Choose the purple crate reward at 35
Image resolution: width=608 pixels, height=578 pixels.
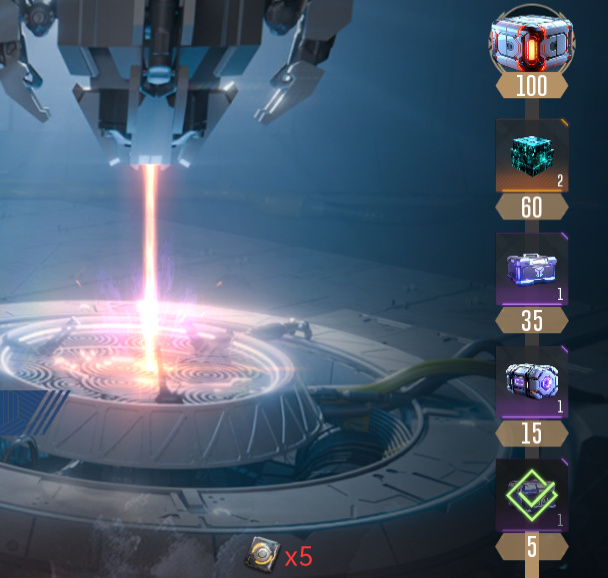click(531, 270)
